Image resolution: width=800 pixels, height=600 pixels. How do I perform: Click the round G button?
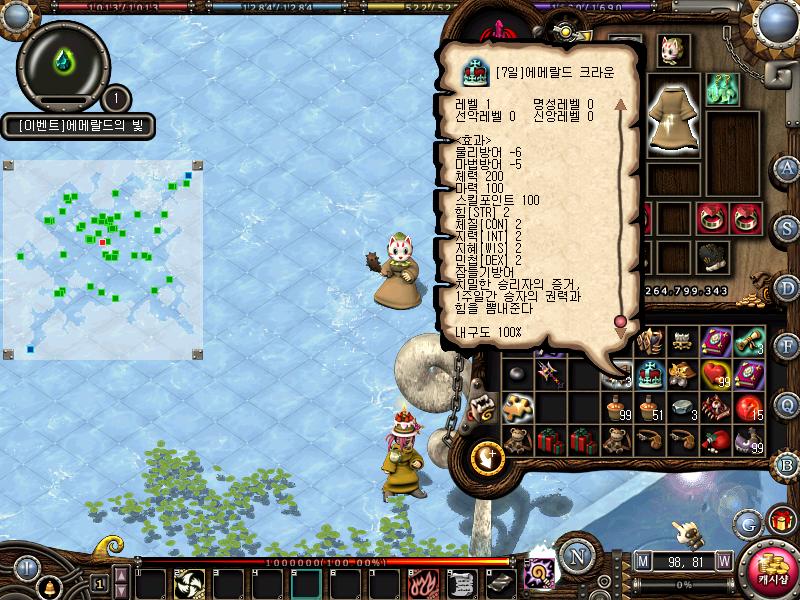(749, 522)
